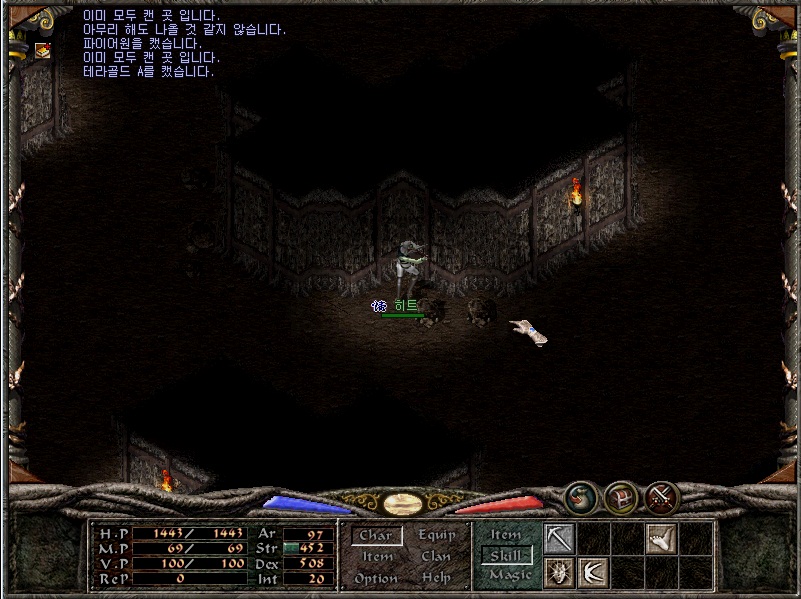The height and width of the screenshot is (599, 801).
Task: Toggle the crossed swords combat button
Action: tap(662, 496)
